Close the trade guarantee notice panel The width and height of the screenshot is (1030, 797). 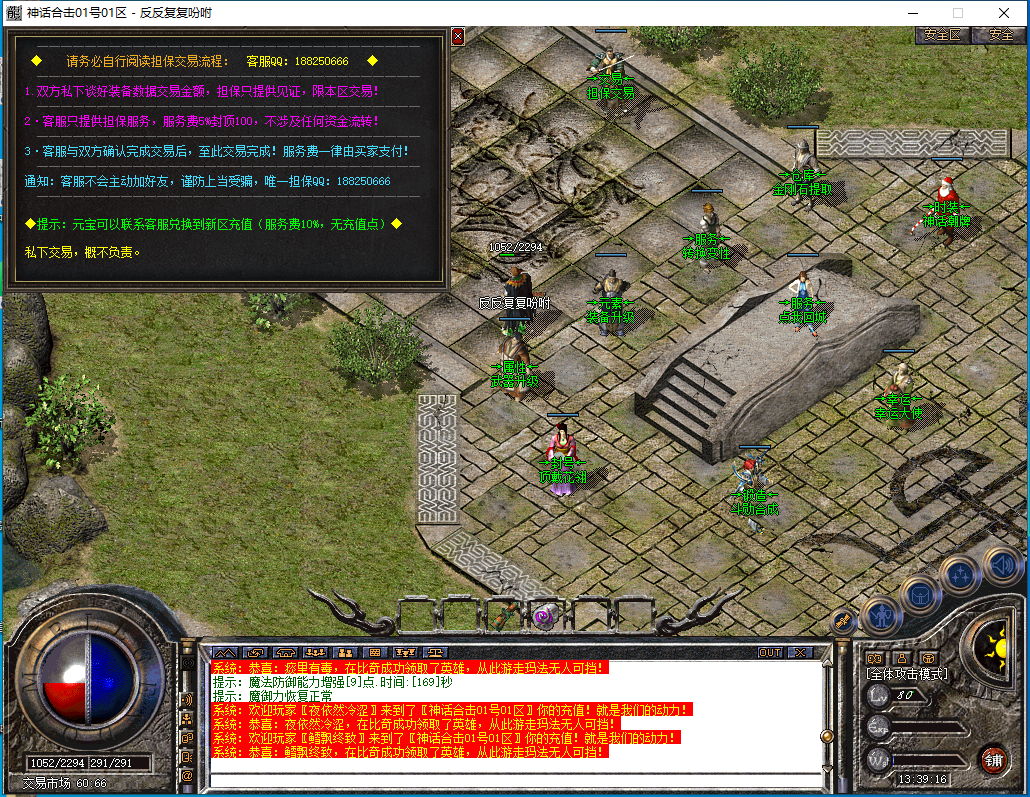[458, 36]
